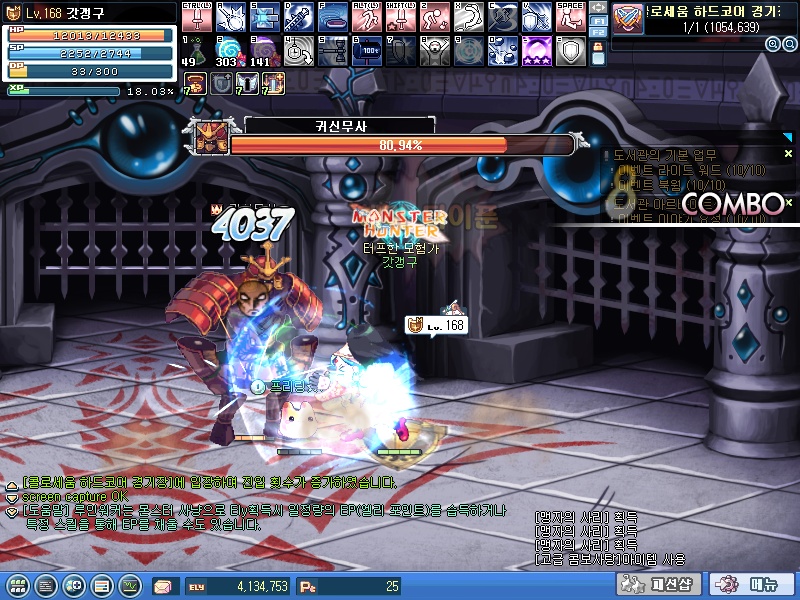800x600 pixels.
Task: Click the 갓갱구 character level portrait badge
Action: pos(13,15)
